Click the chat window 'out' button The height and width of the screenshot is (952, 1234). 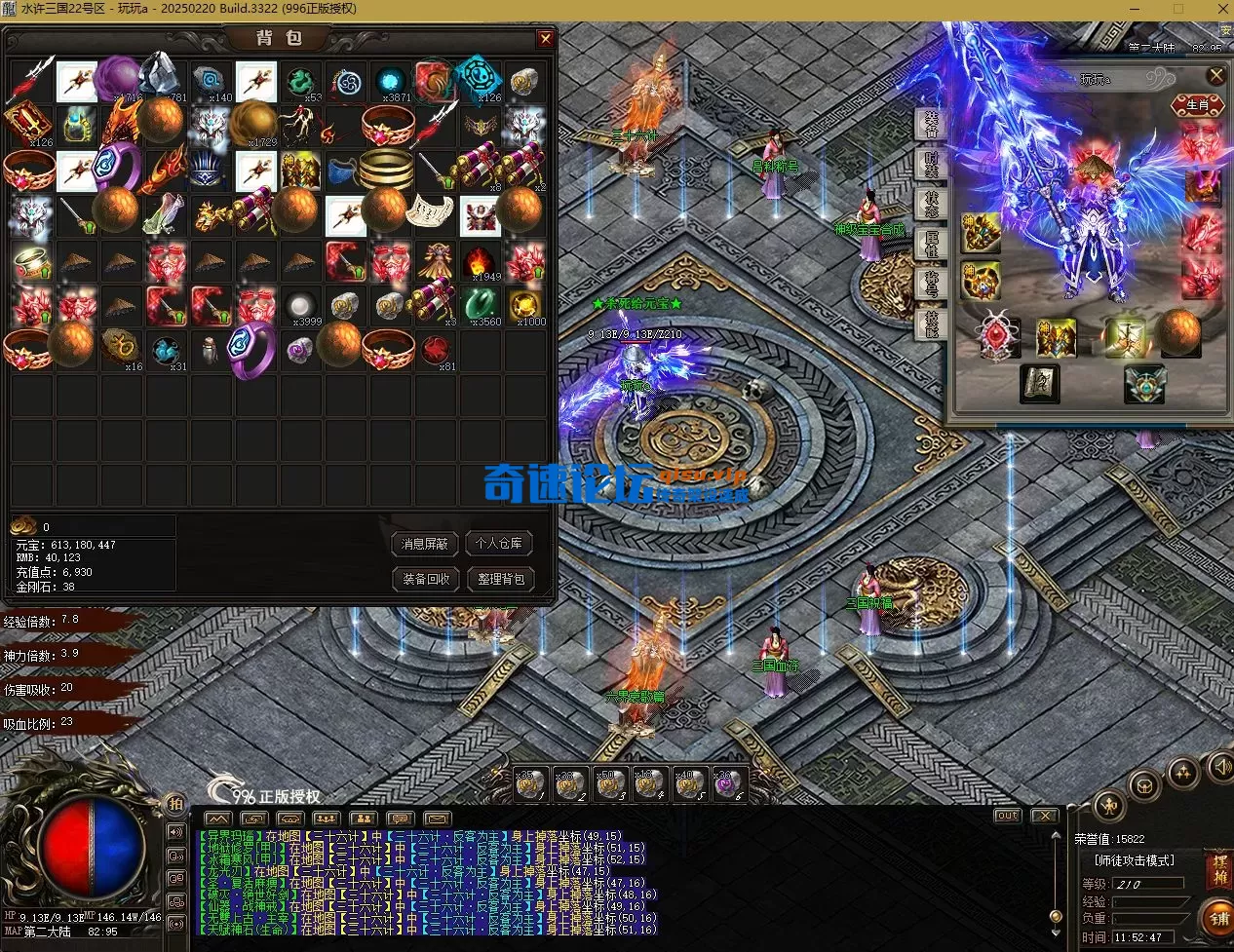[x=1008, y=816]
